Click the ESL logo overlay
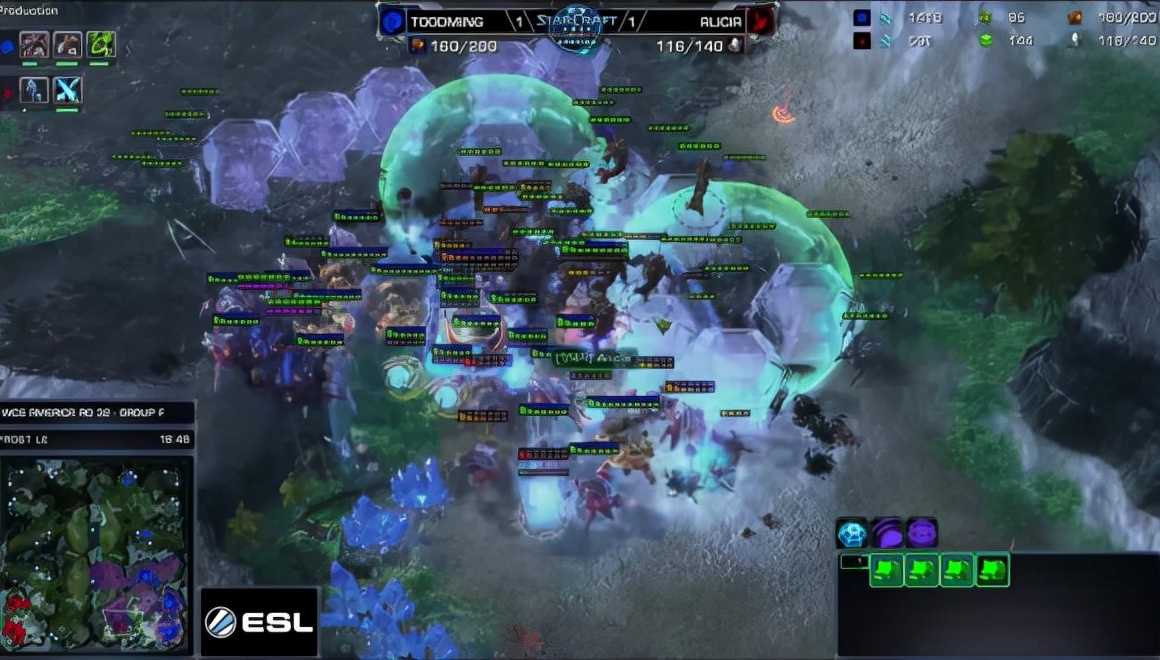Screen dimensions: 1160x660 click(260, 622)
